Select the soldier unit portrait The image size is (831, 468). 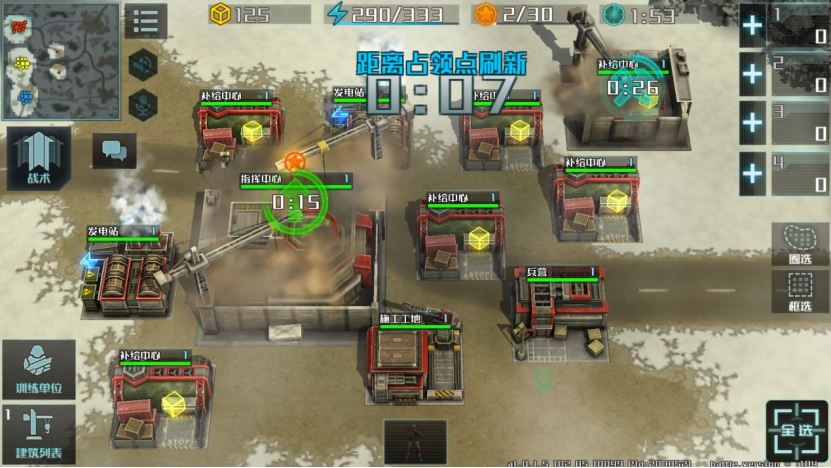point(415,441)
